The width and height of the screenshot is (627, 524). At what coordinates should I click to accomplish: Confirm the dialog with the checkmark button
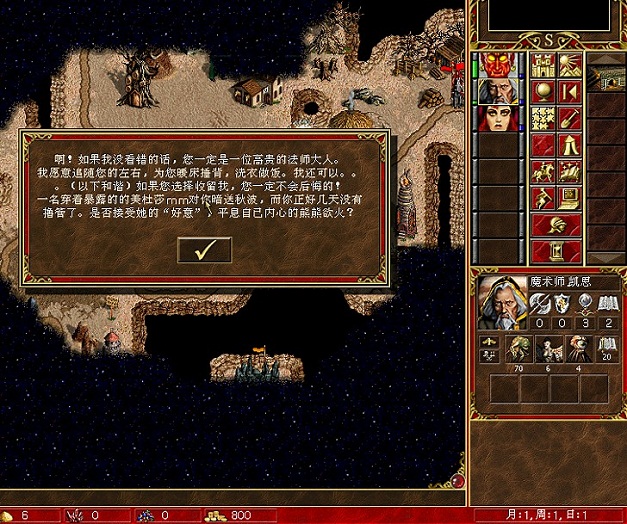tap(204, 251)
